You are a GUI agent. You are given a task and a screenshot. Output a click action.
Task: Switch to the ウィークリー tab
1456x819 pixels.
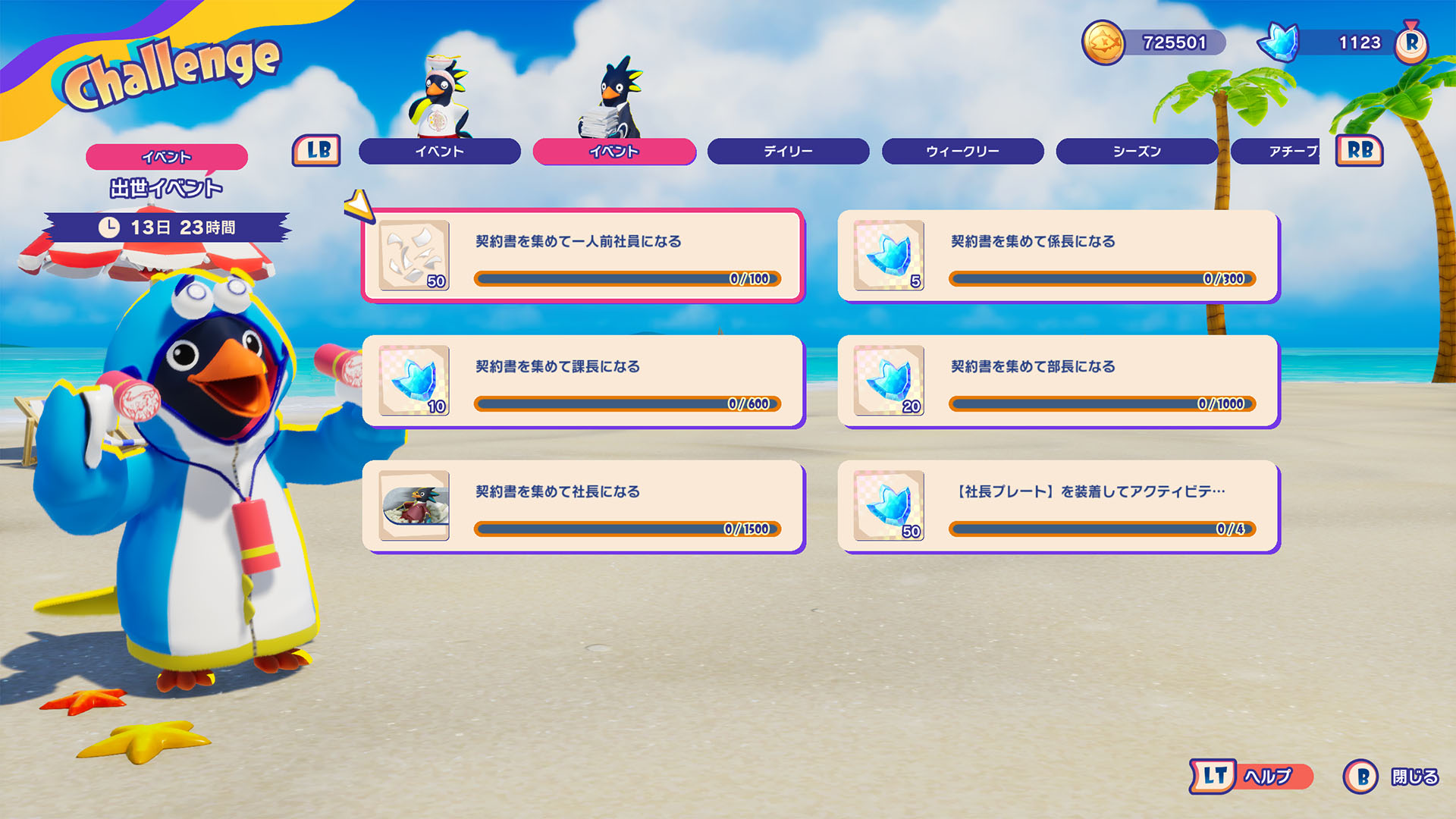tap(962, 151)
